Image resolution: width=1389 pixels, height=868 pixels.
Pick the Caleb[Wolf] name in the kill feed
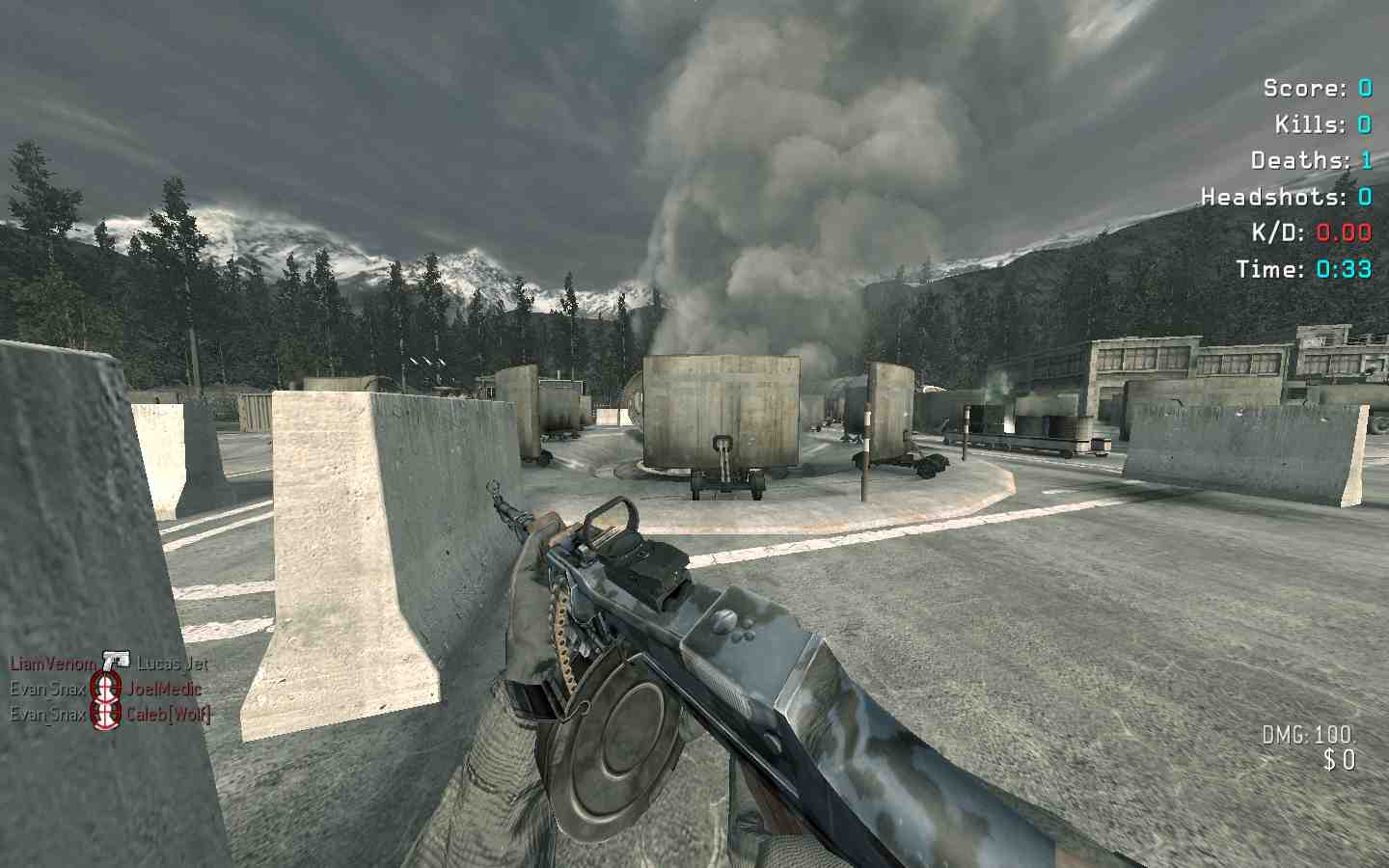pos(168,714)
